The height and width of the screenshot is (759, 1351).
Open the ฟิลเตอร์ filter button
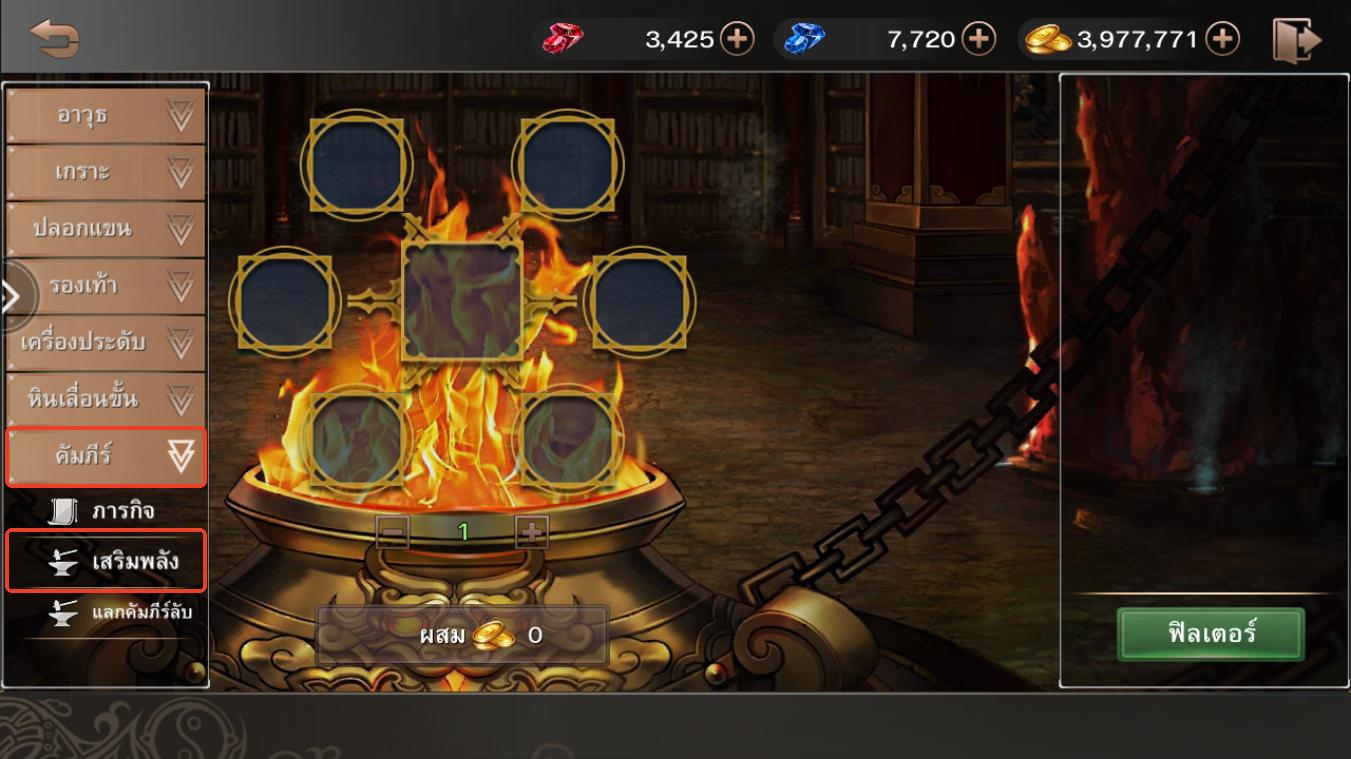coord(1210,634)
